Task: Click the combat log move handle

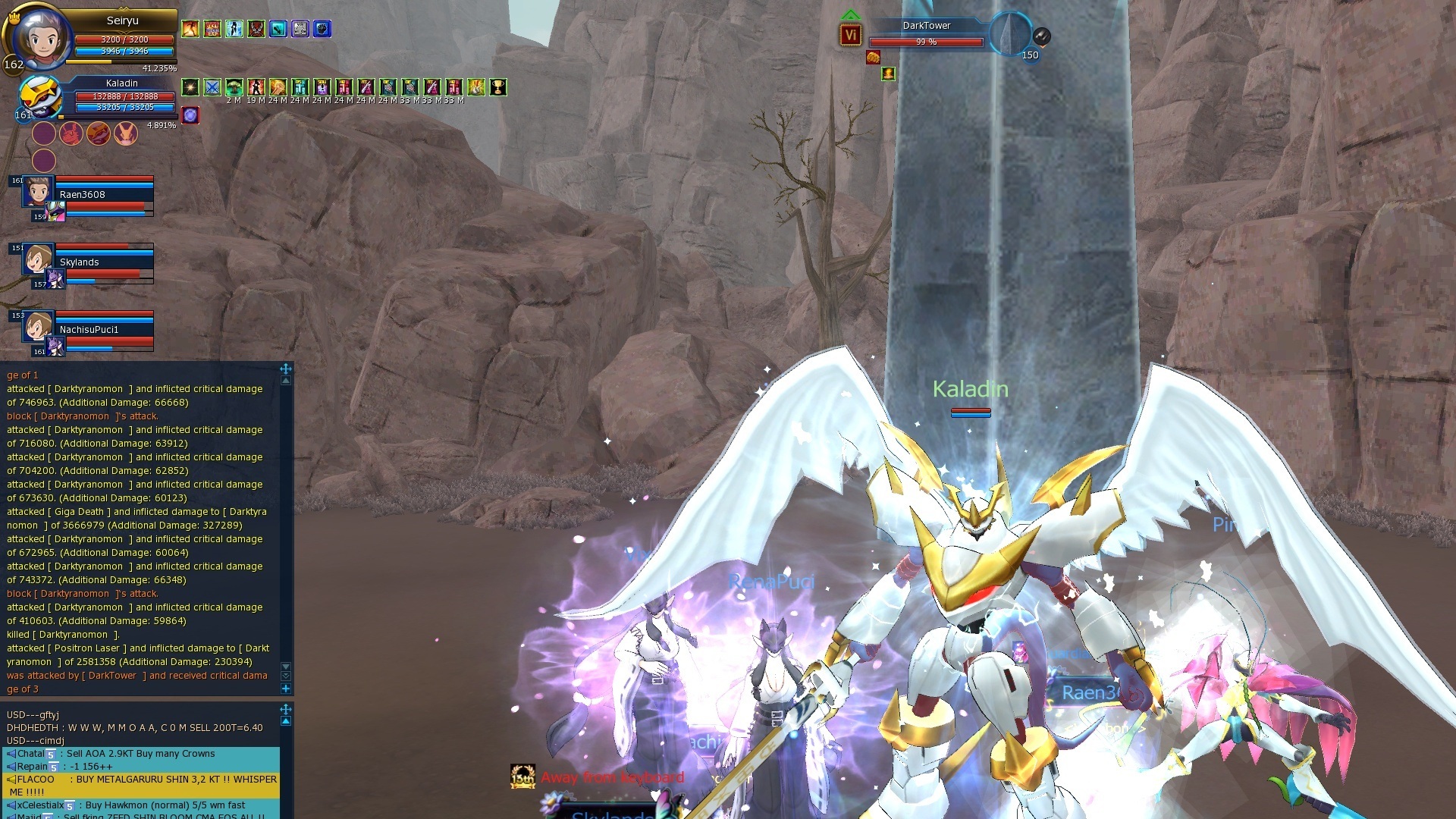Action: tap(286, 369)
